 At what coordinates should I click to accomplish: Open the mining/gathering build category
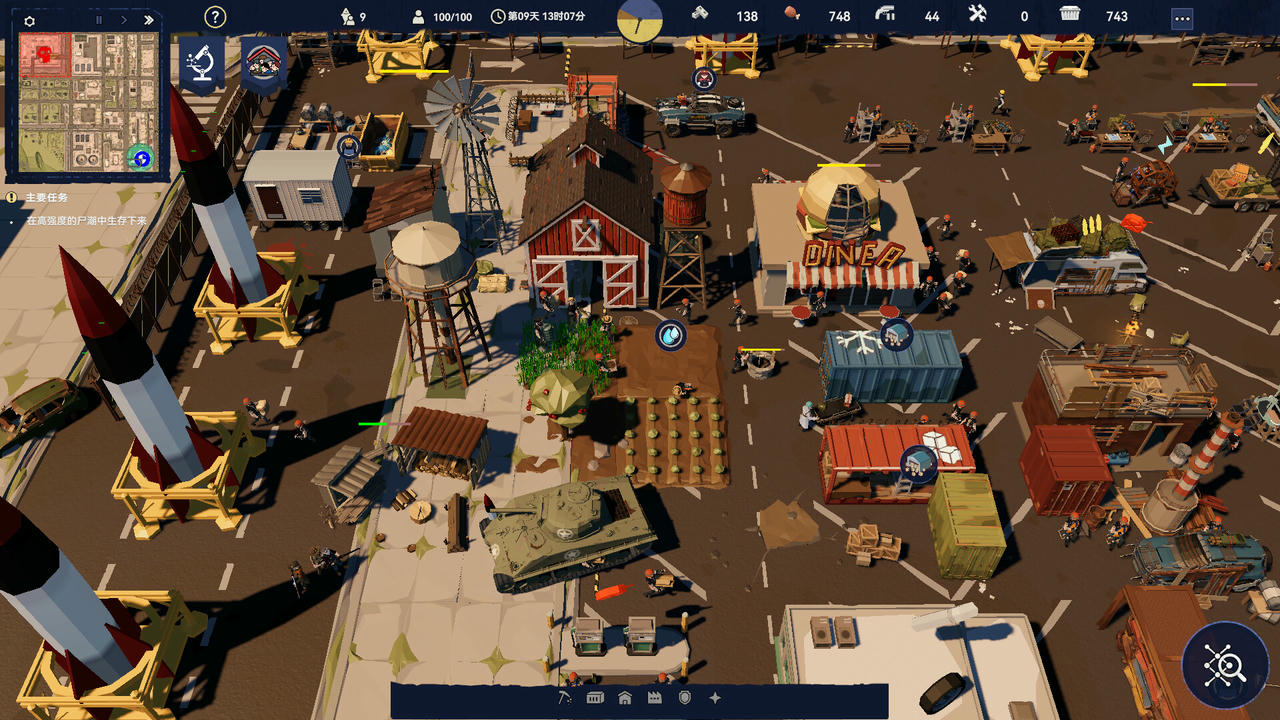[x=565, y=697]
